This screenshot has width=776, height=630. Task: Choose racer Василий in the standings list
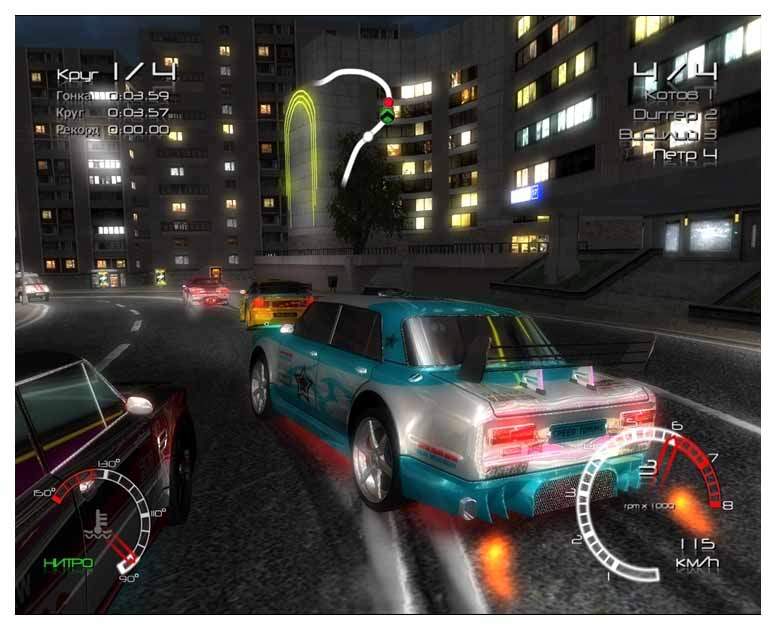[667, 134]
